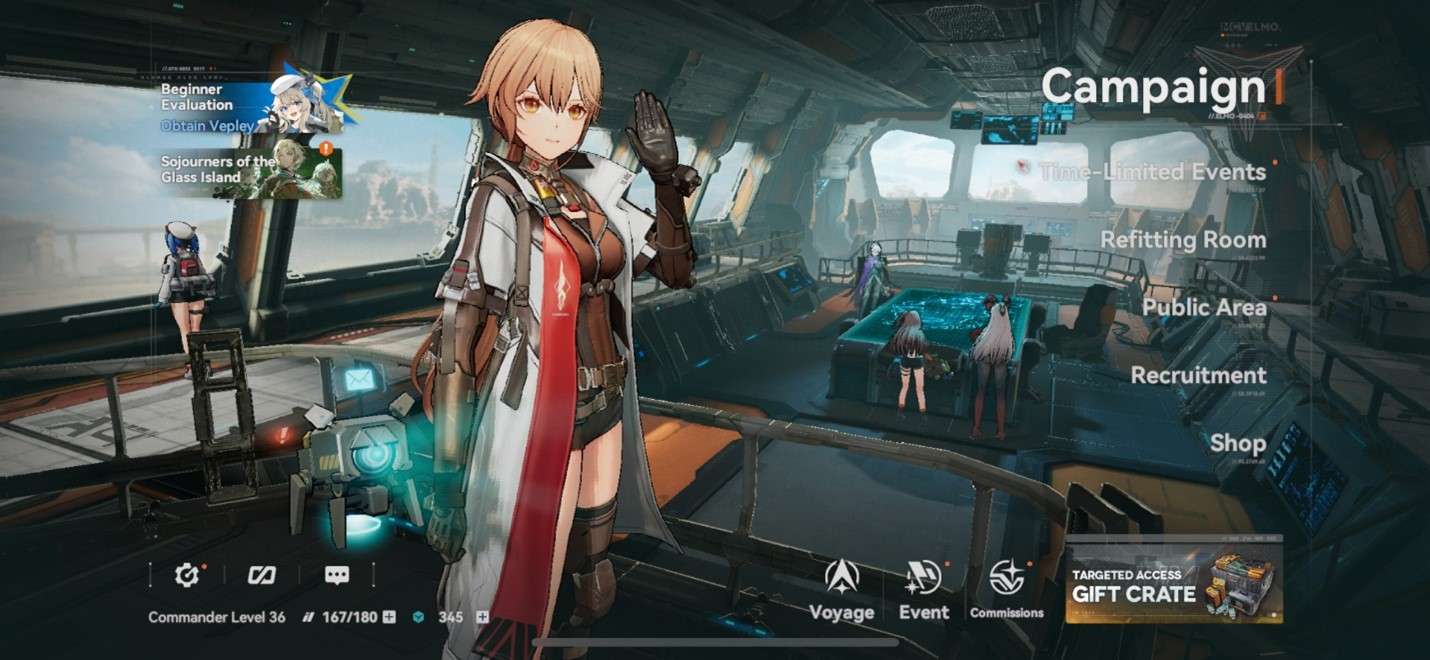1430x660 pixels.
Task: Open the Campaign menu
Action: click(1153, 88)
